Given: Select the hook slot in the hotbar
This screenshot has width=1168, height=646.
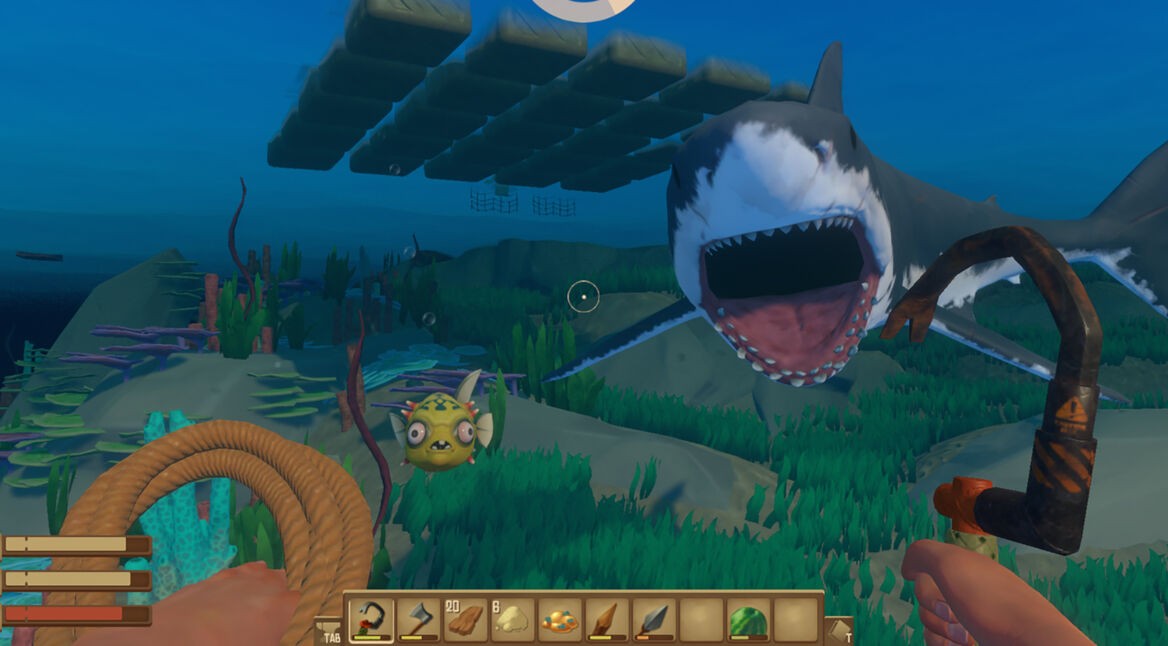Looking at the screenshot, I should coord(371,620).
